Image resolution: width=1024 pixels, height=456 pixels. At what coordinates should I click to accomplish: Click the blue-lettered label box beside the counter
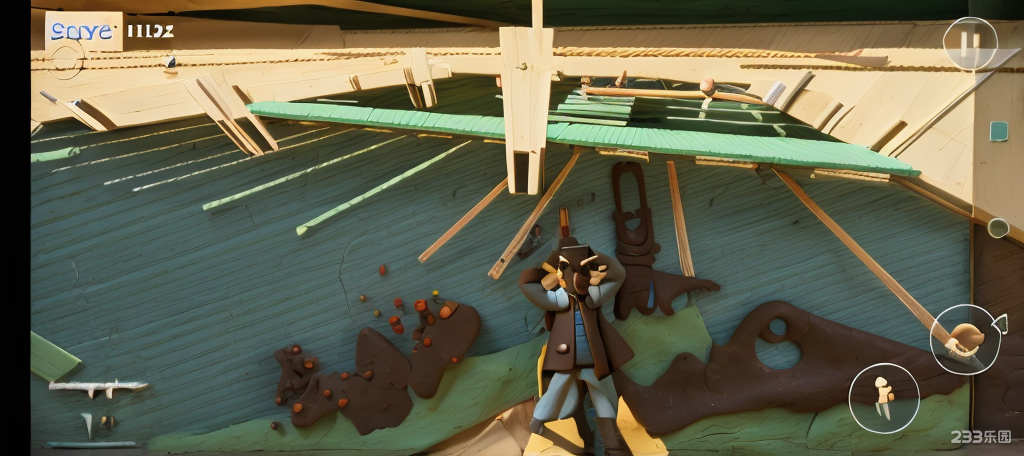83,31
